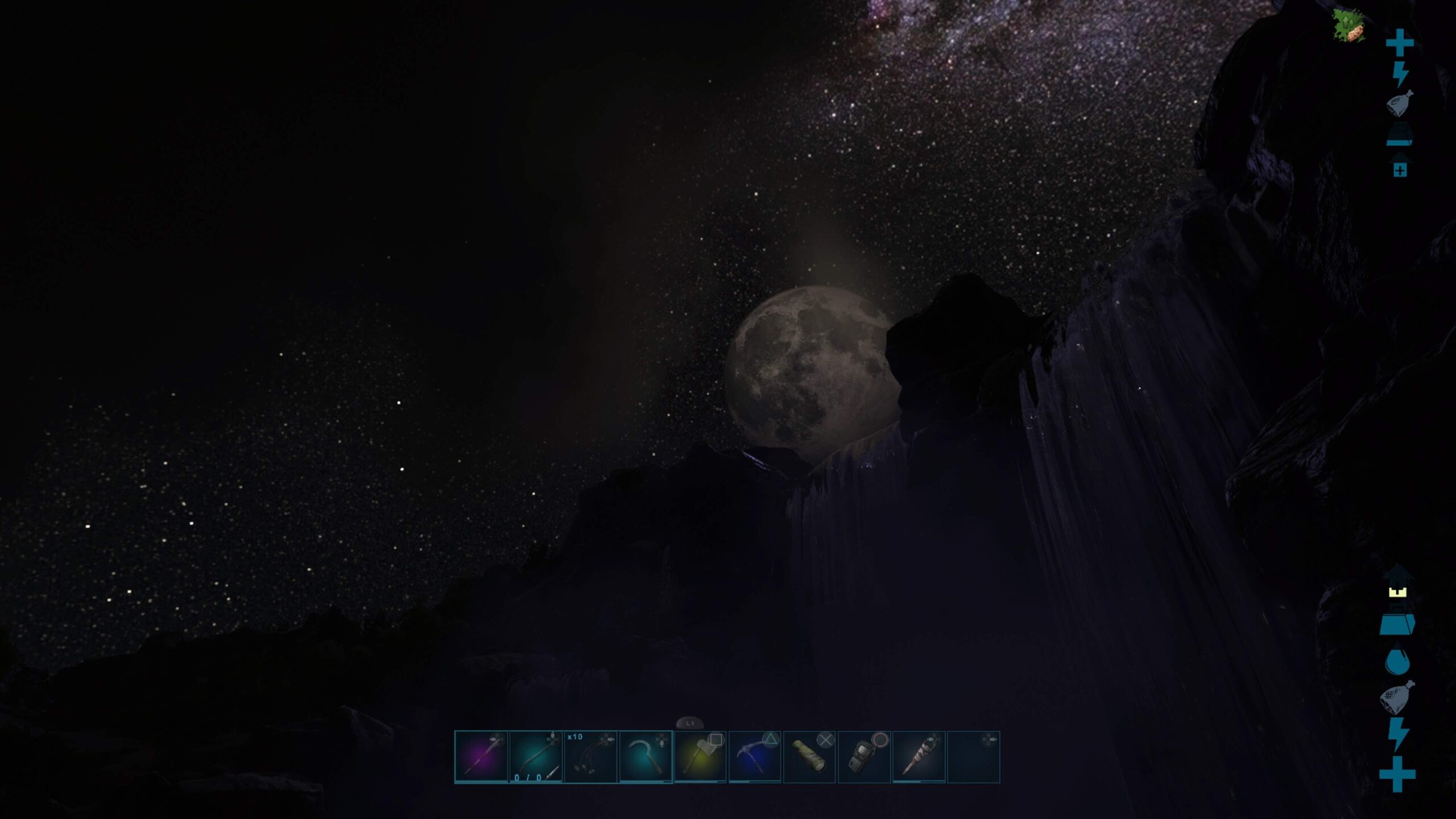
Task: Equip the bow showing 0 / 0 ammo
Action: 535,757
